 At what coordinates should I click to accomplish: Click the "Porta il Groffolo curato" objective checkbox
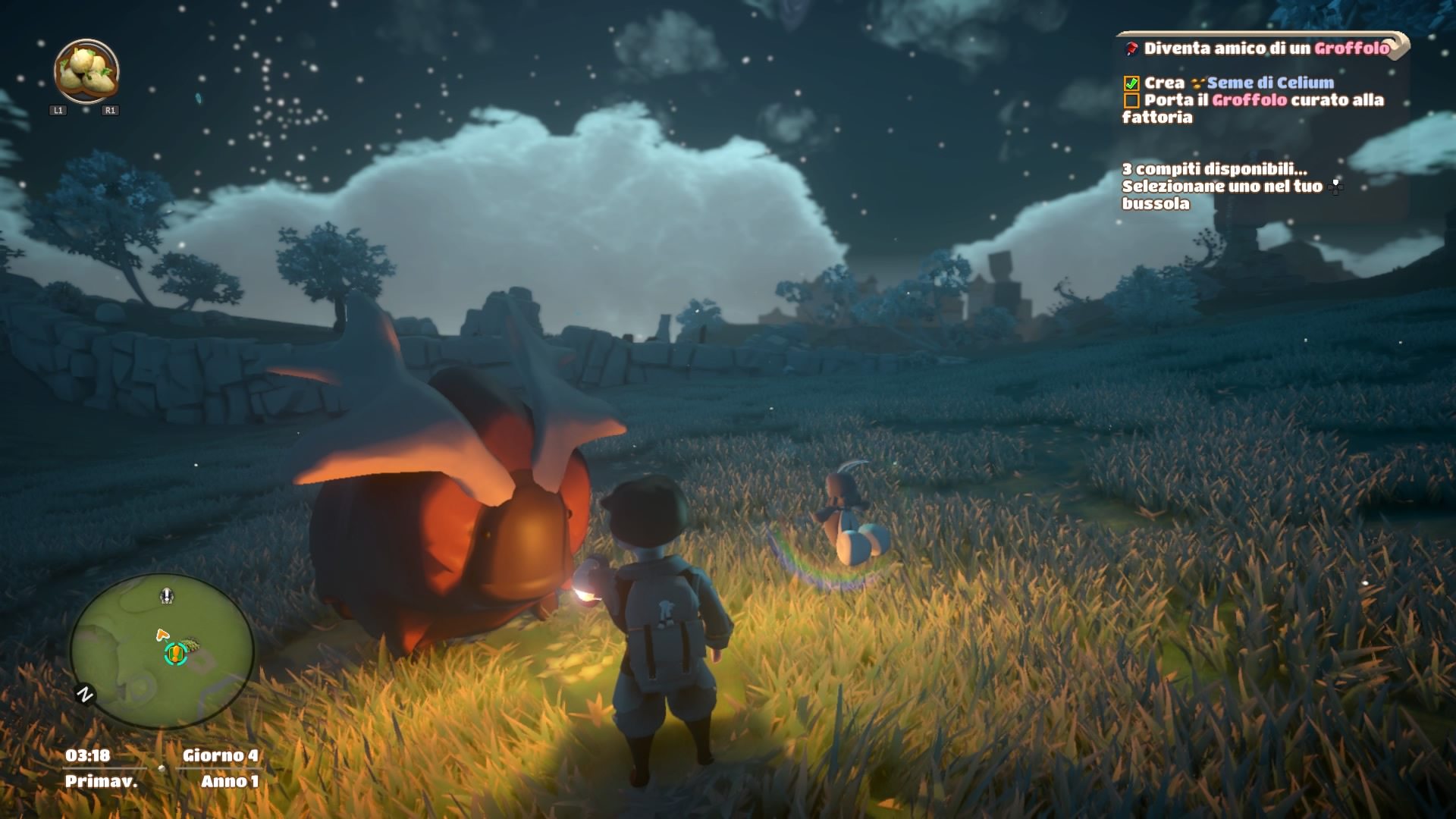(1131, 101)
